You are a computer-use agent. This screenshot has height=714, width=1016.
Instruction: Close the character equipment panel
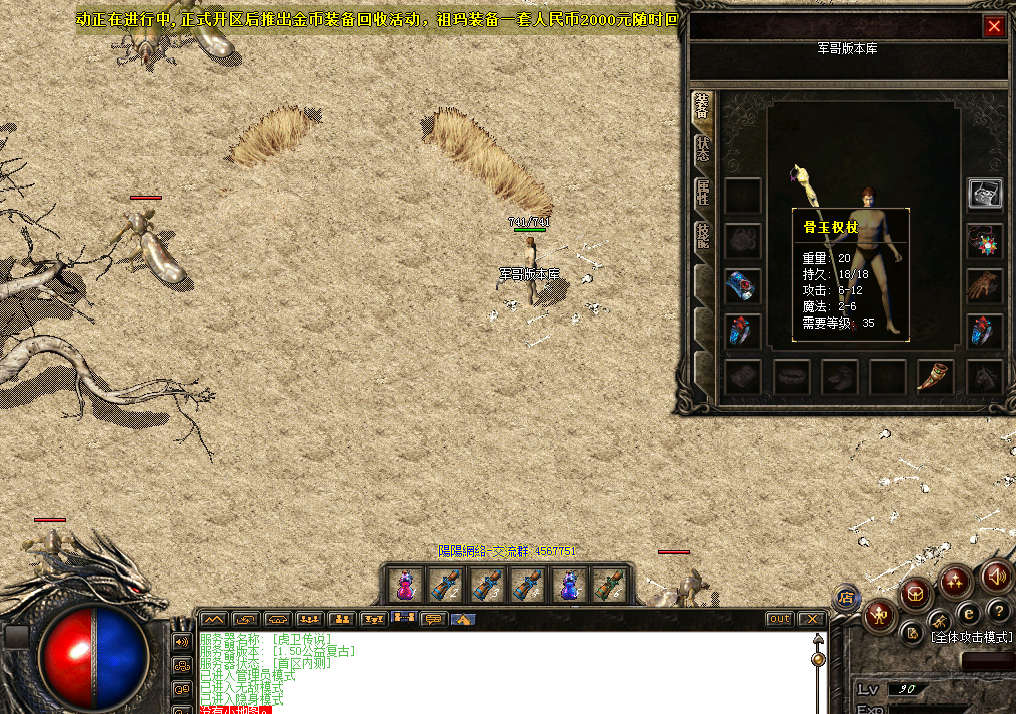[994, 27]
